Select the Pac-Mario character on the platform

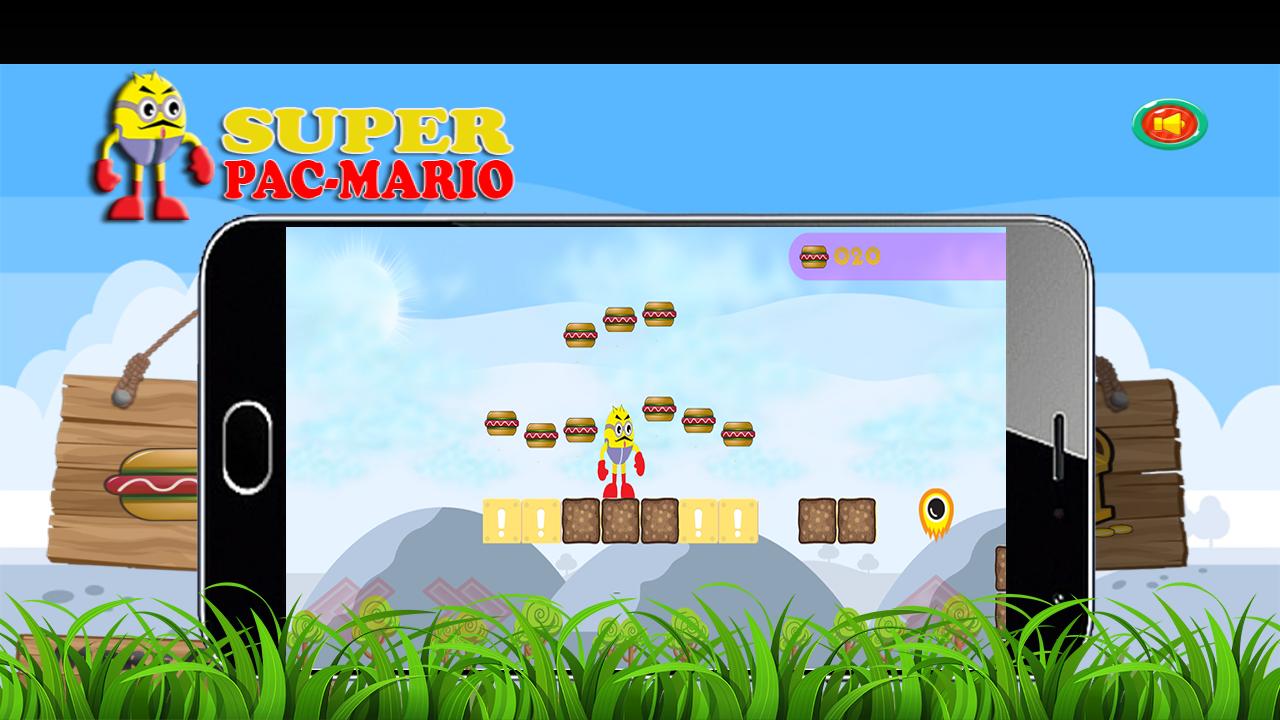(619, 450)
